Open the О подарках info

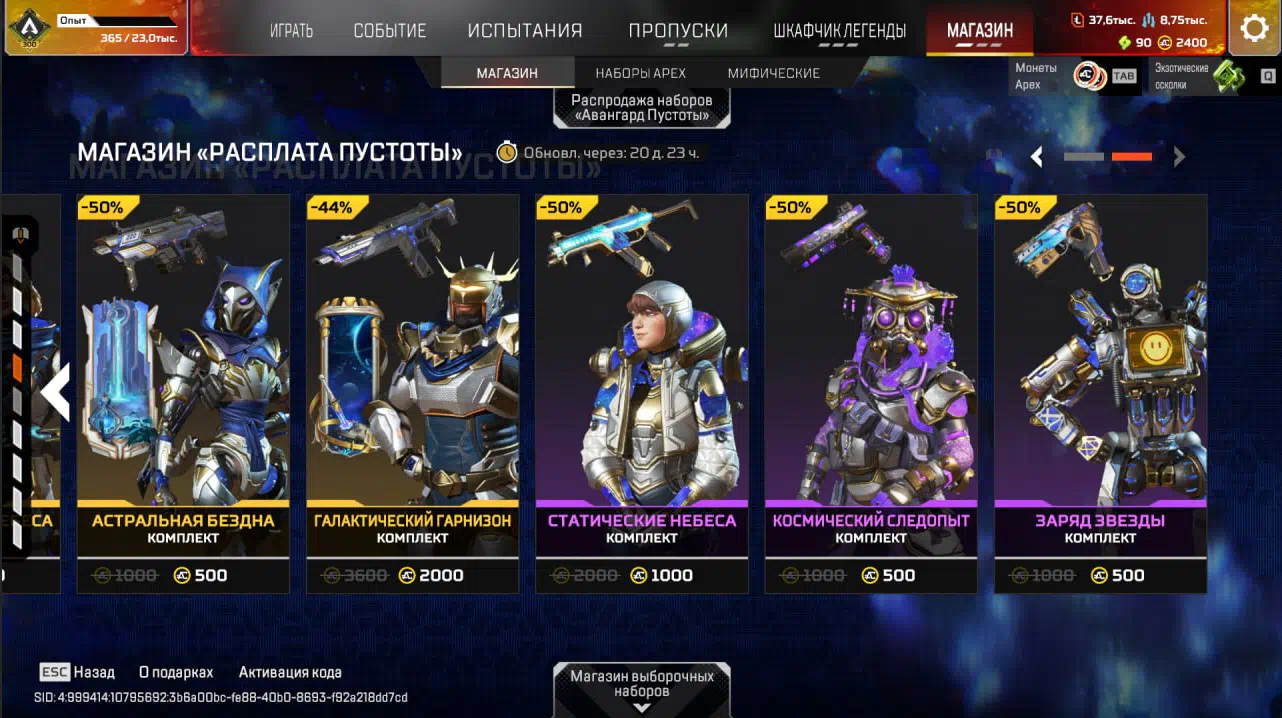click(176, 672)
